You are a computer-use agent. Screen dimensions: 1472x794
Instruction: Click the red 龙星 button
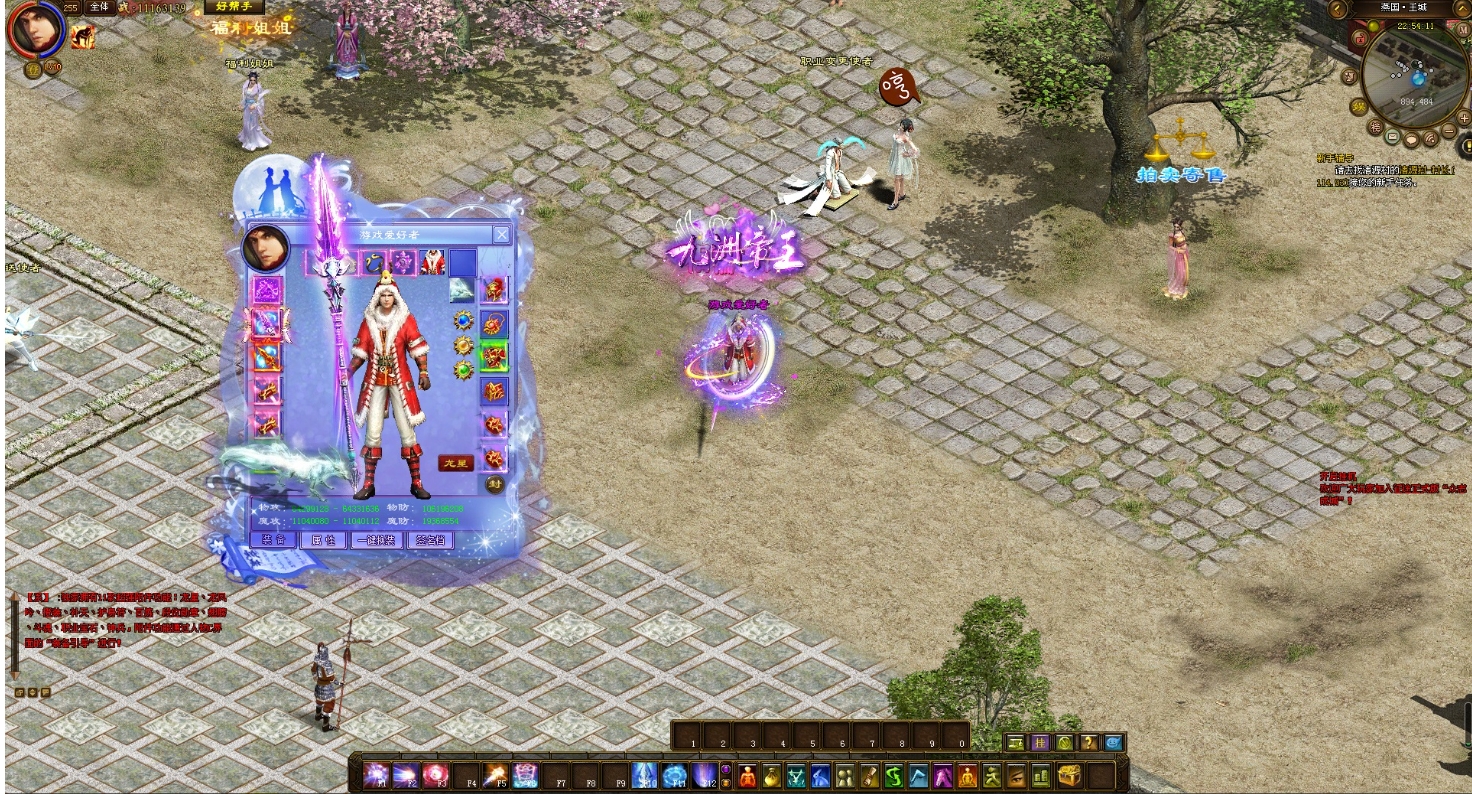(455, 463)
